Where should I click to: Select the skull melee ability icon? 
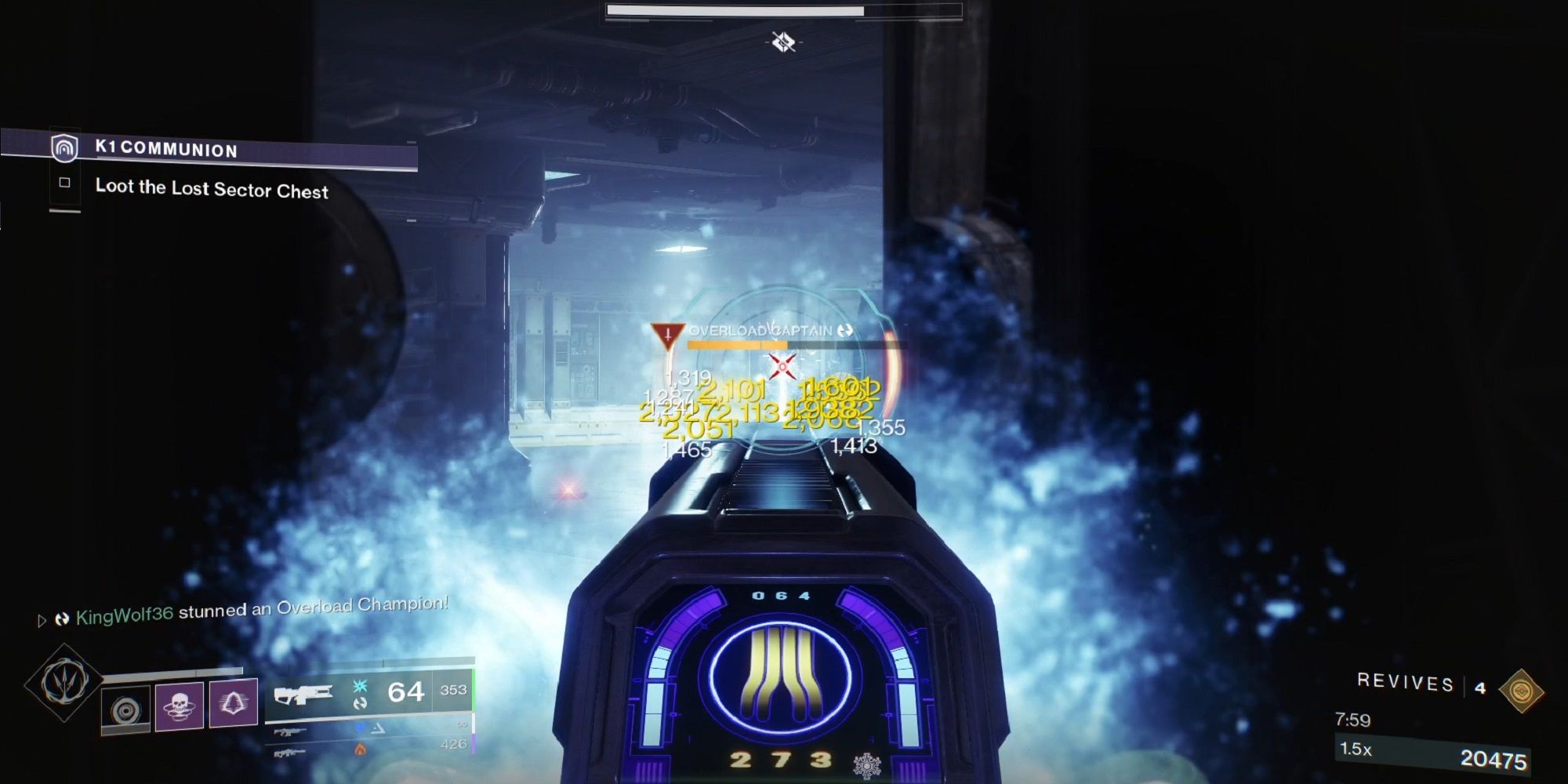(180, 707)
